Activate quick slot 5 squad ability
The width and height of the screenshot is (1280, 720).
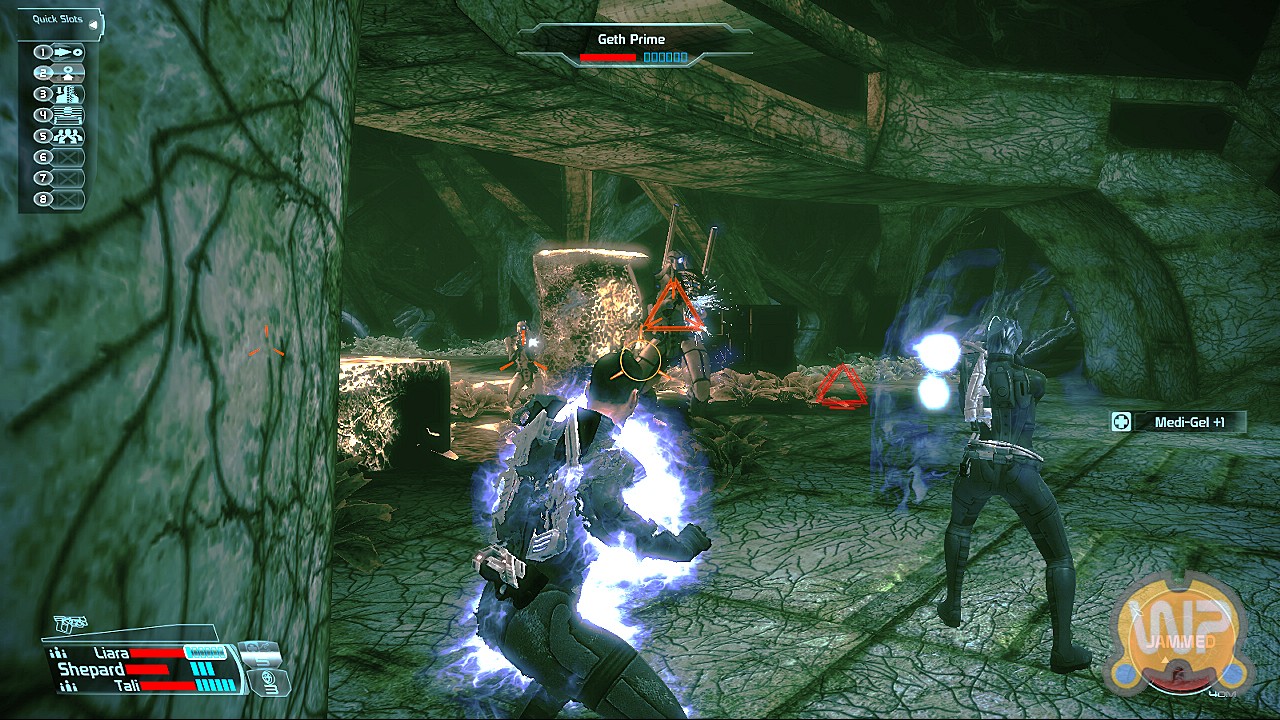coord(62,137)
